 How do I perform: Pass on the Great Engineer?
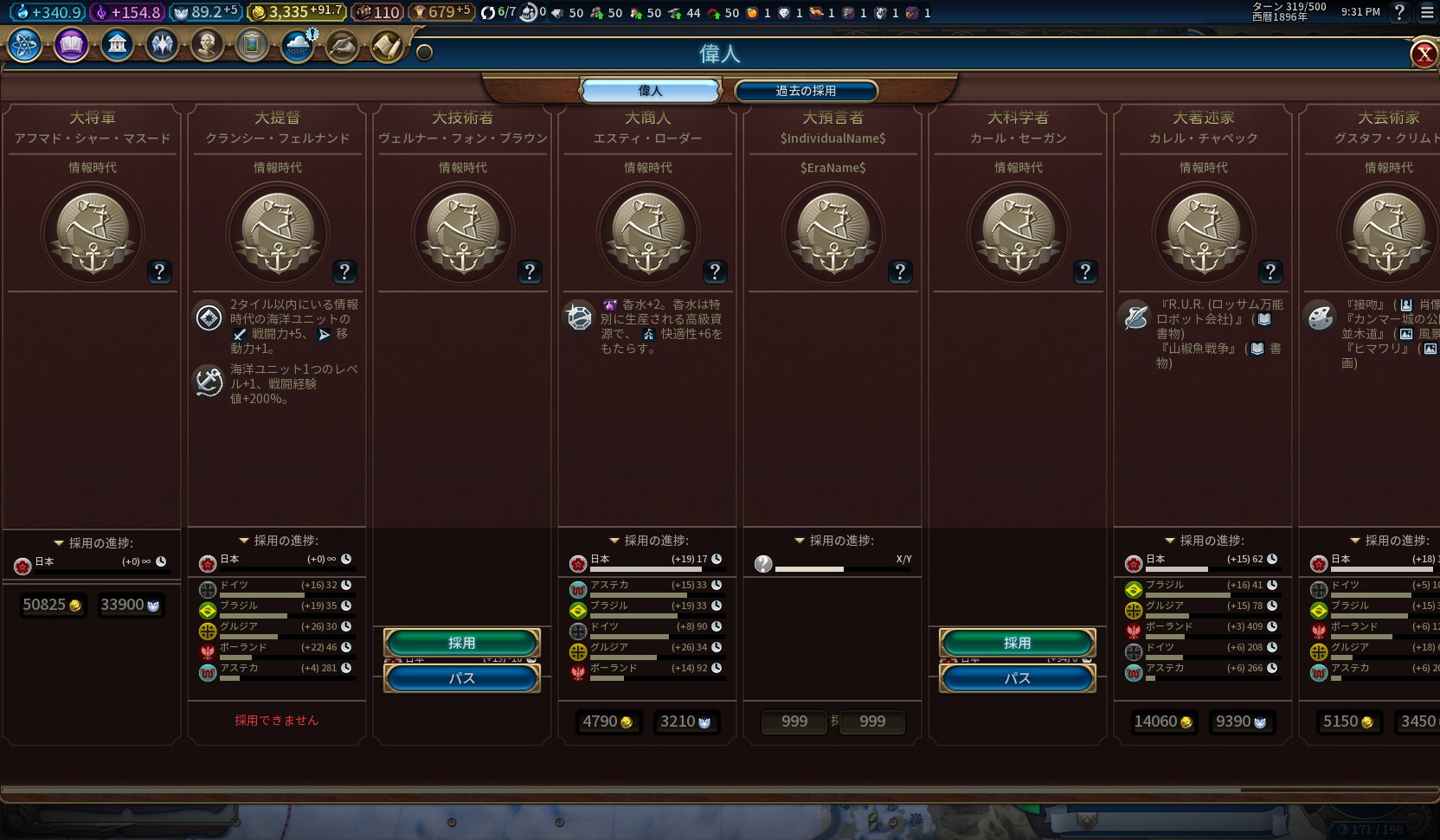pos(461,678)
